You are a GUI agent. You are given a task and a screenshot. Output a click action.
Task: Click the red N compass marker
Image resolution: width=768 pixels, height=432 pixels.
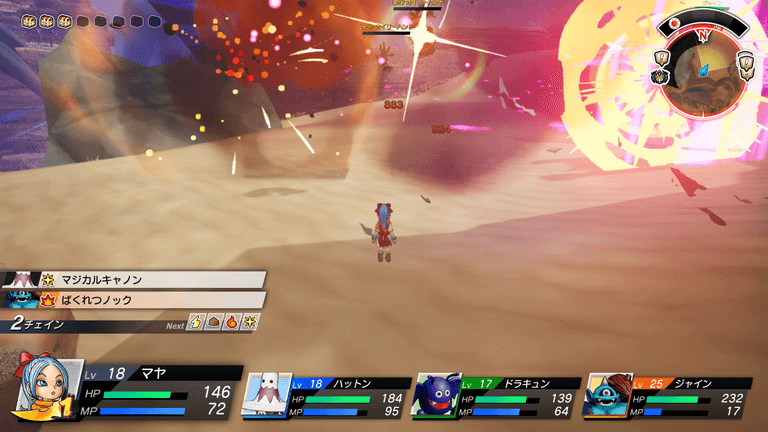(702, 33)
